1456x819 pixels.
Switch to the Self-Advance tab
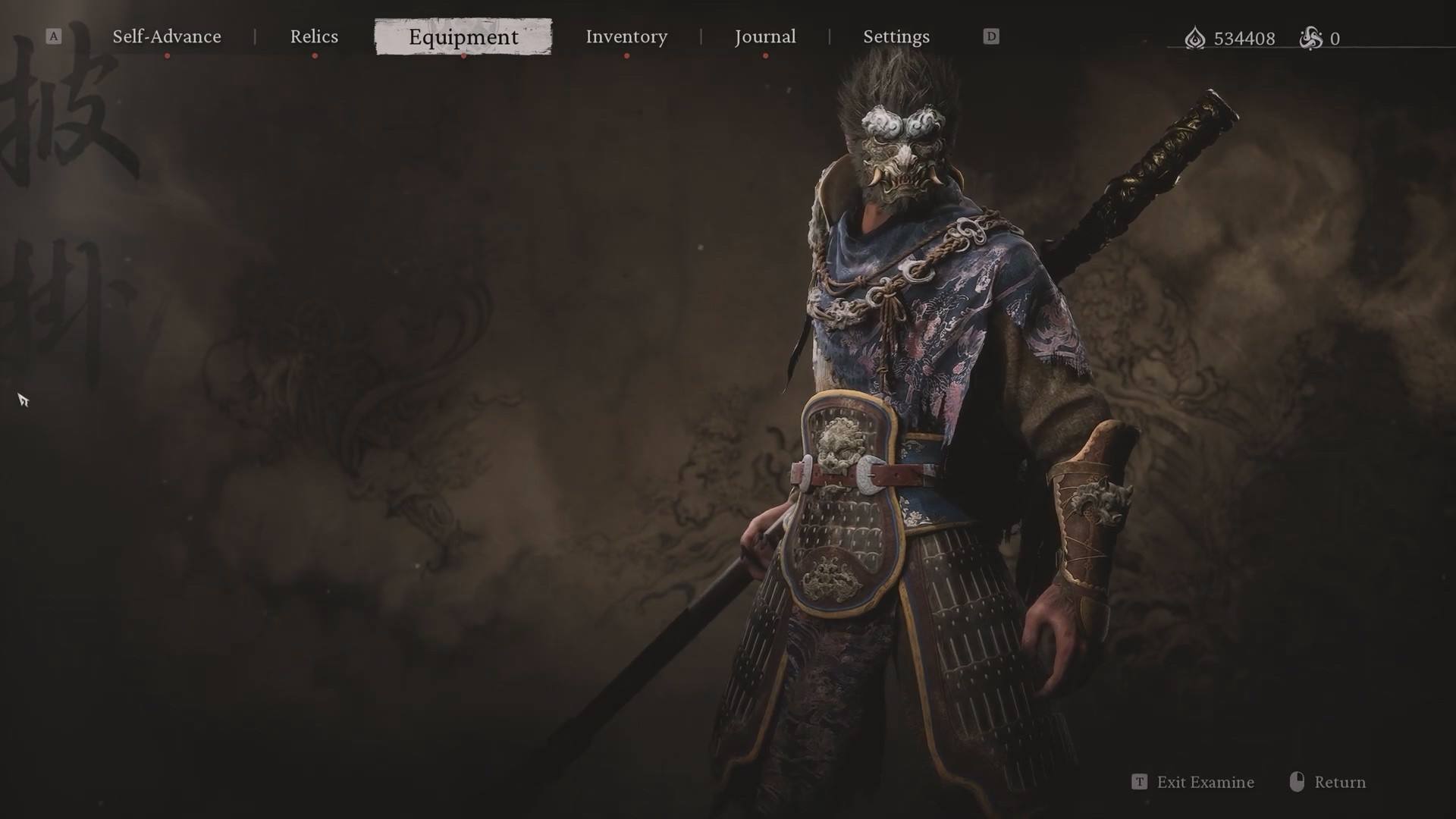(x=167, y=36)
